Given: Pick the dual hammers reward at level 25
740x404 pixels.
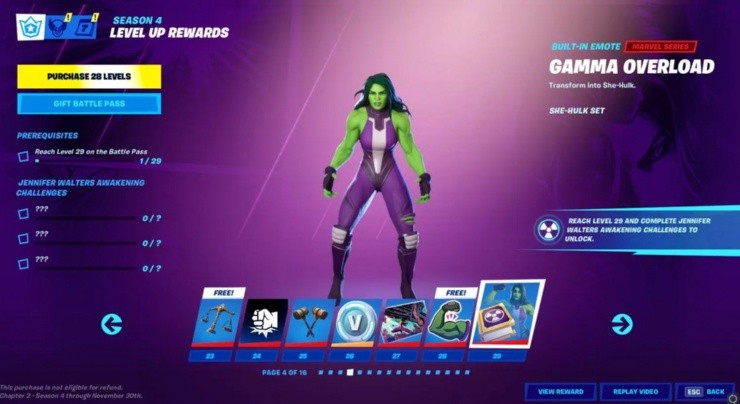Looking at the screenshot, I should point(308,322).
